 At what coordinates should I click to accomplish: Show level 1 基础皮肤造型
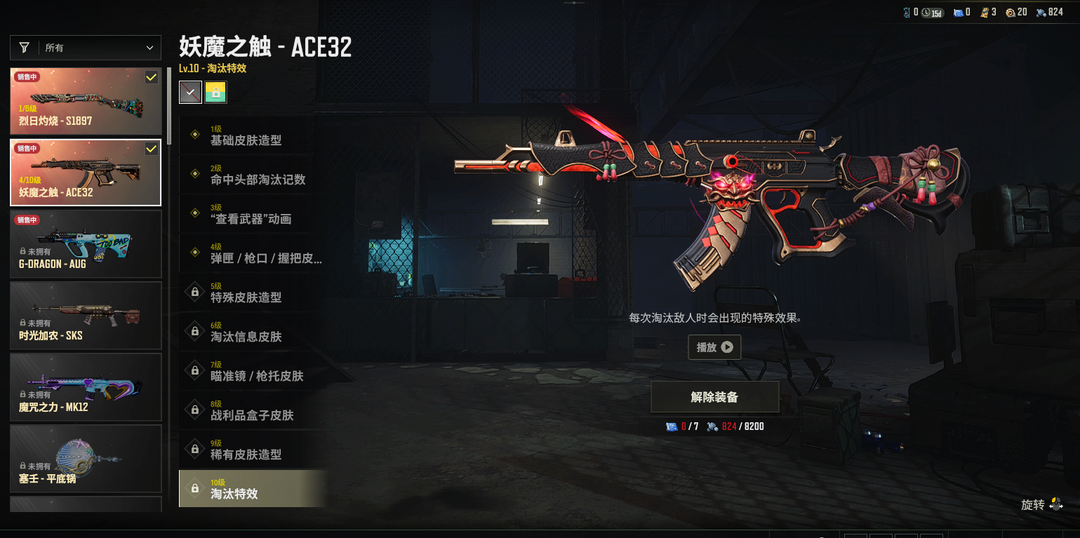point(252,135)
